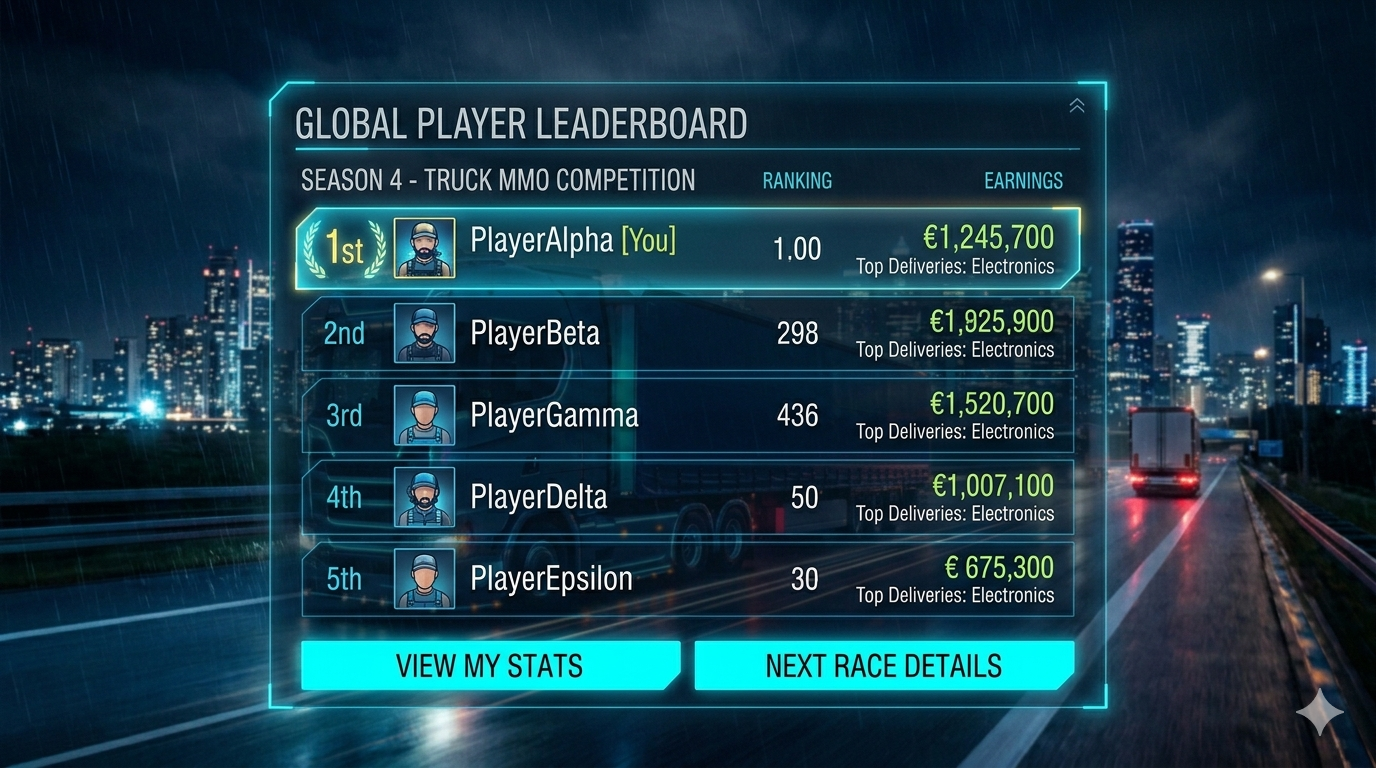1376x768 pixels.
Task: Open the EARNINGS column sorter
Action: [1023, 181]
